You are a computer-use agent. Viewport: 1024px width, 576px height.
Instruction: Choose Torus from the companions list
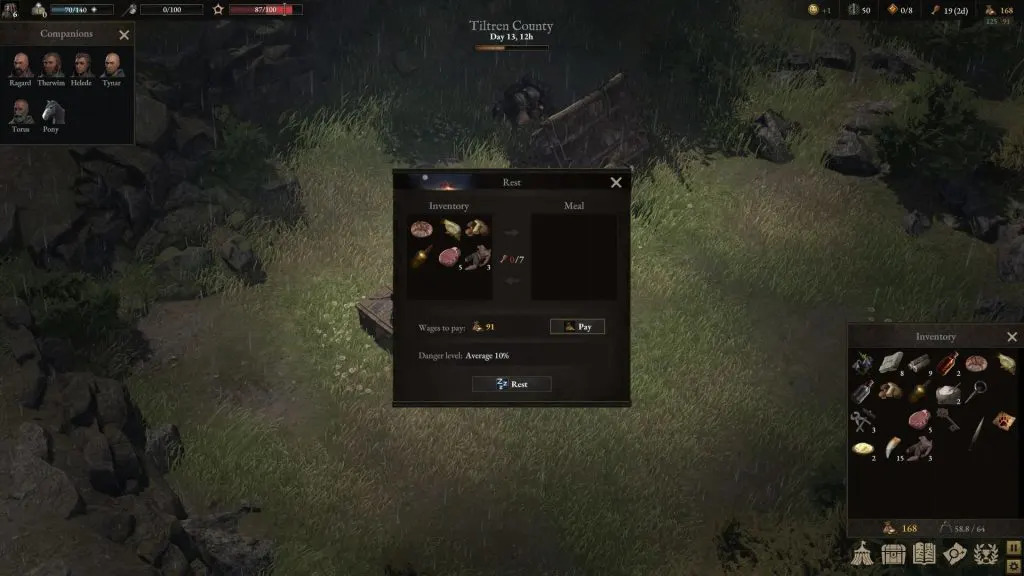[21, 112]
